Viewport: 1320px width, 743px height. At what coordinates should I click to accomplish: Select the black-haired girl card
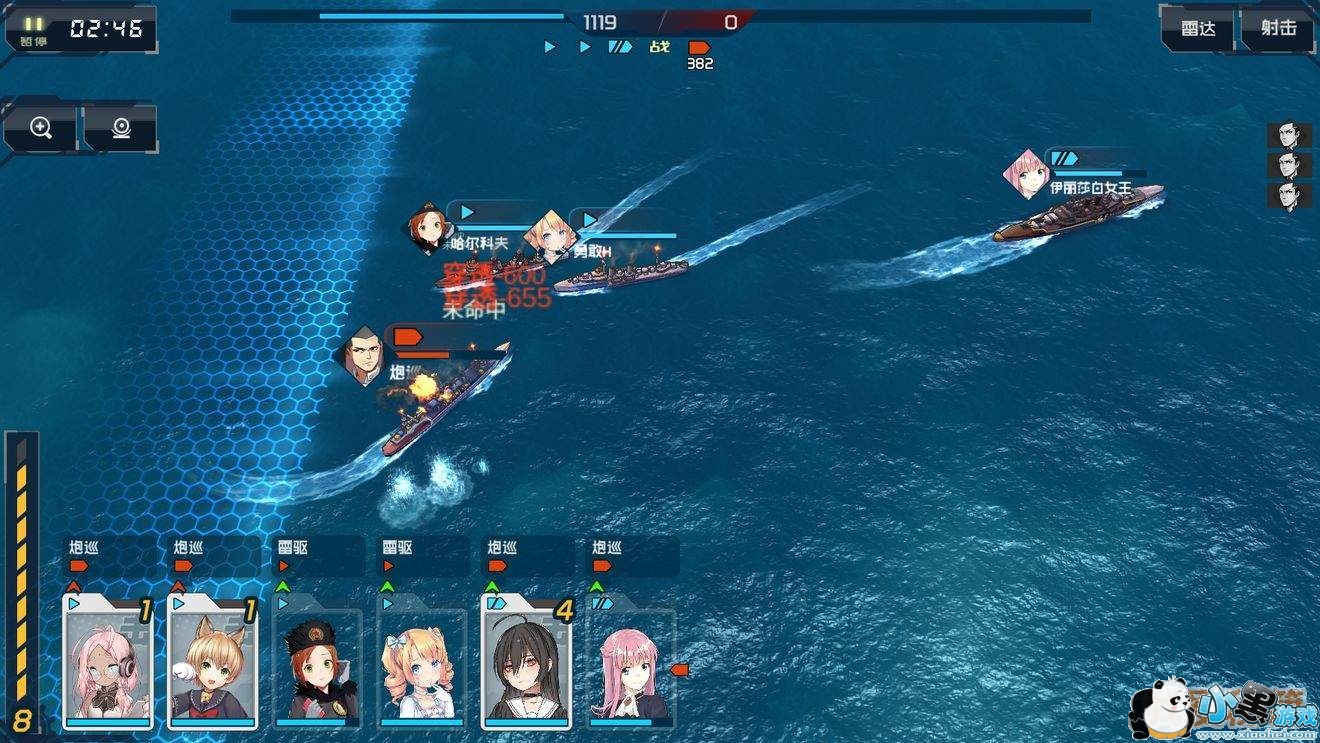[x=526, y=663]
